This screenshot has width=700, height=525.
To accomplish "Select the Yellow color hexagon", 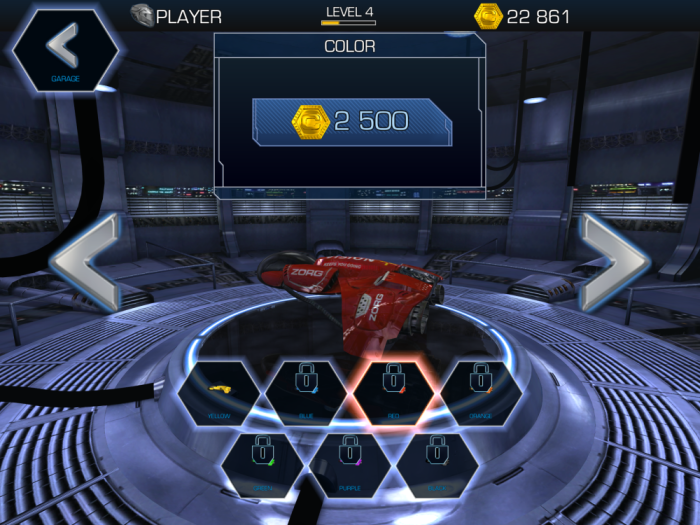I will 220,393.
